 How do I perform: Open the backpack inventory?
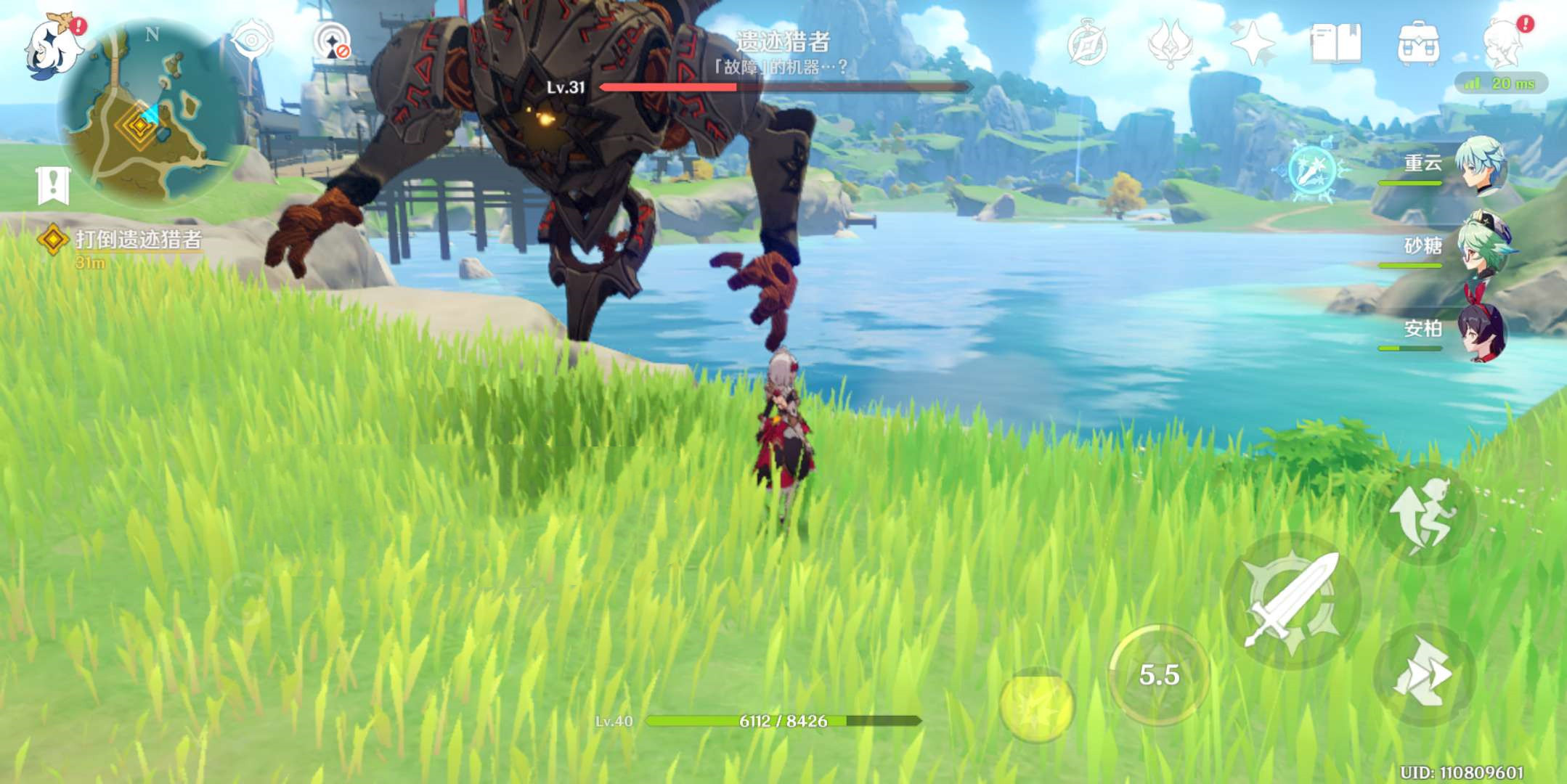[1417, 44]
